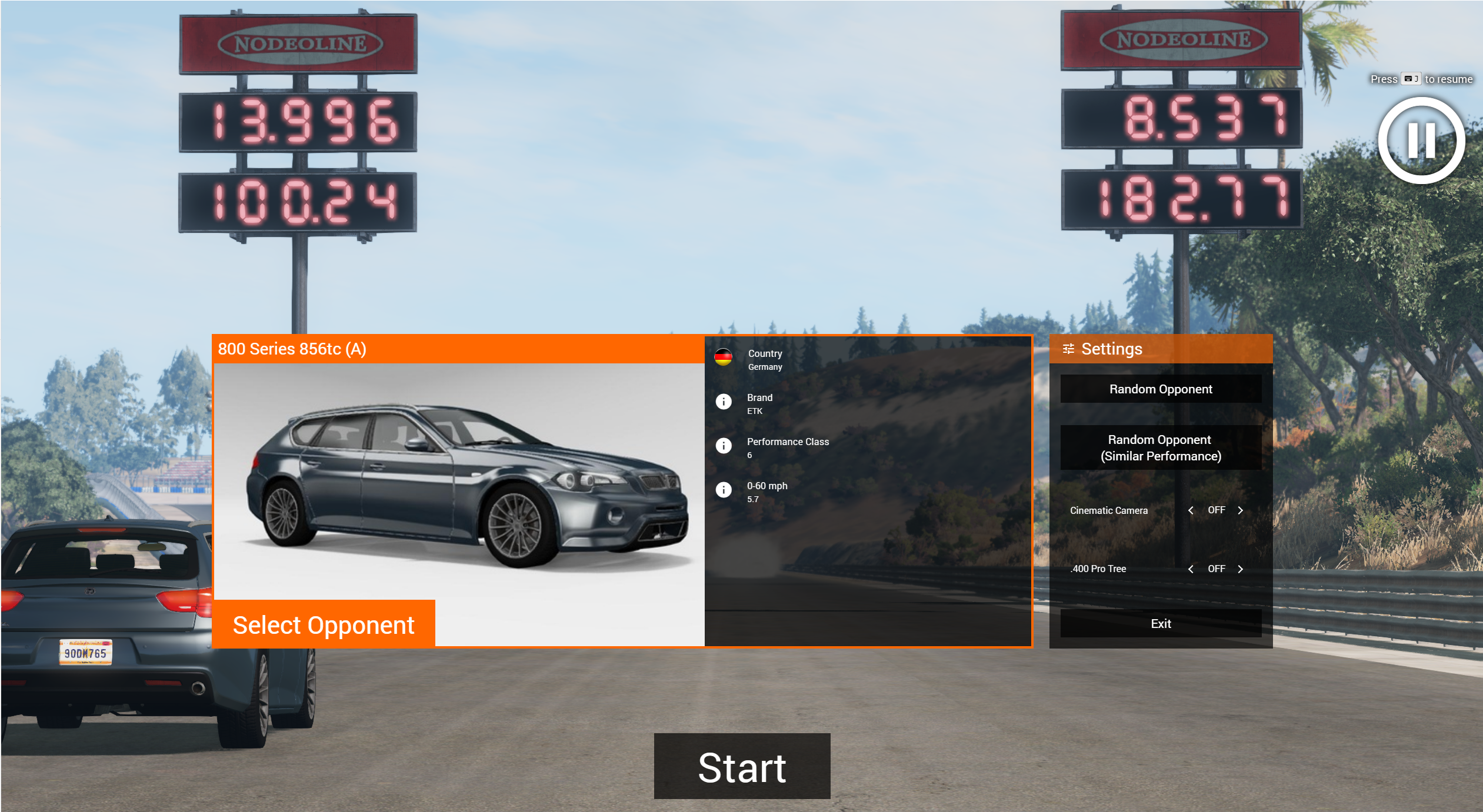Click right arrow for .400 Pro Tree
The width and height of the screenshot is (1483, 812).
1240,569
